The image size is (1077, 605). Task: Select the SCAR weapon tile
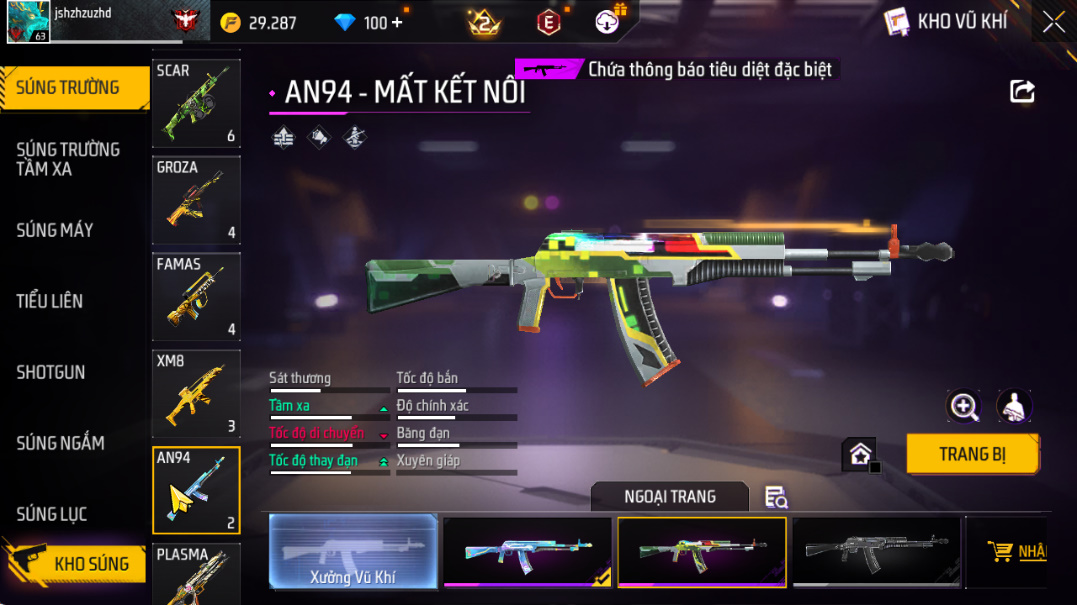point(196,104)
